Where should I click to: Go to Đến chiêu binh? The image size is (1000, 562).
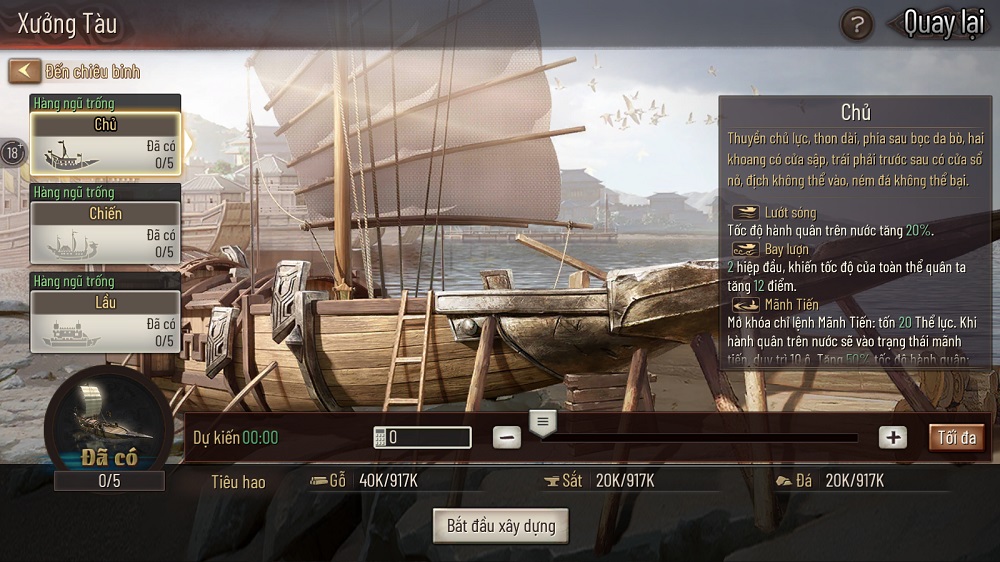[76, 71]
